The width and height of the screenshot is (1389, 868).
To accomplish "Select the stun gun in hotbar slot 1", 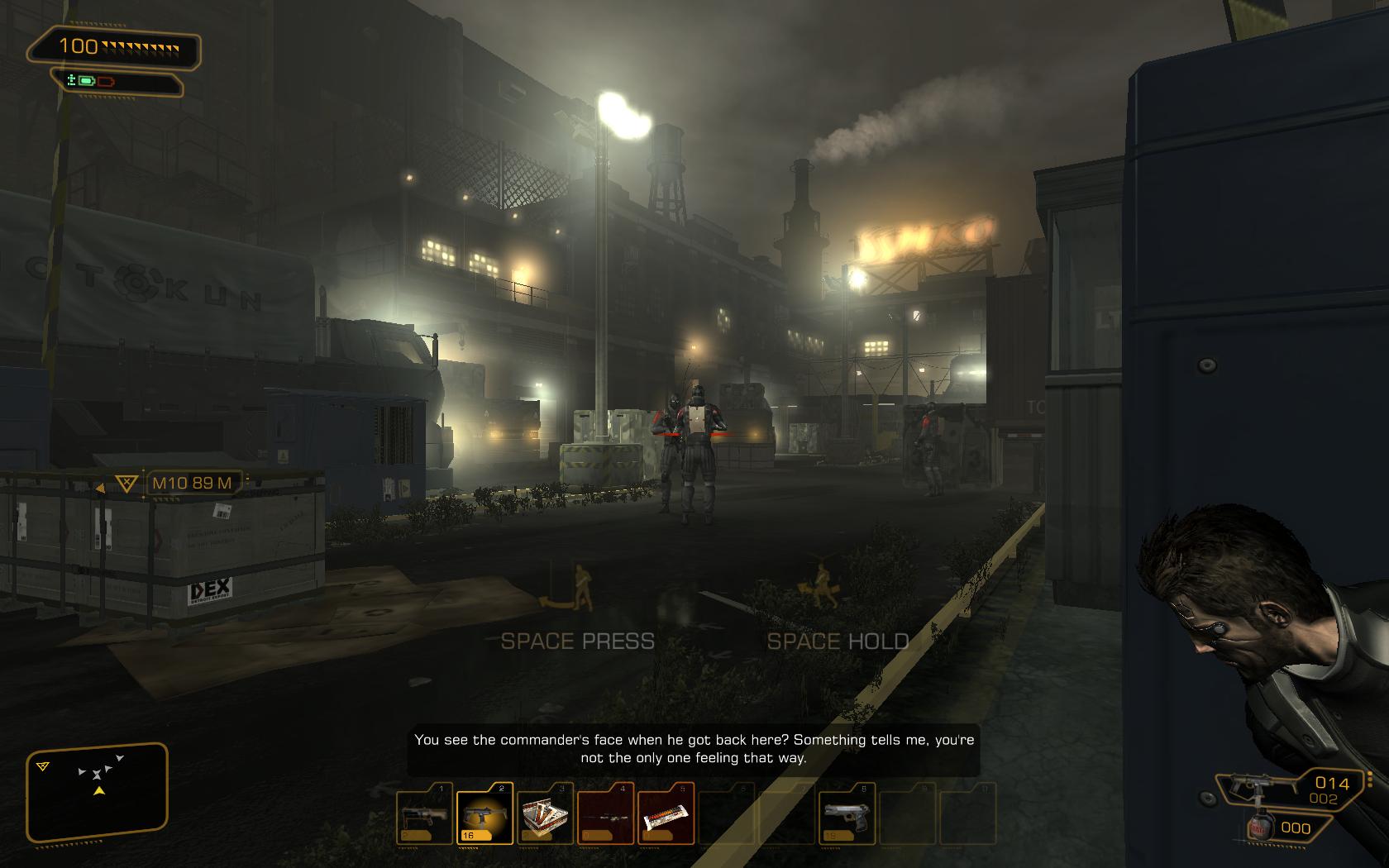I will [425, 813].
